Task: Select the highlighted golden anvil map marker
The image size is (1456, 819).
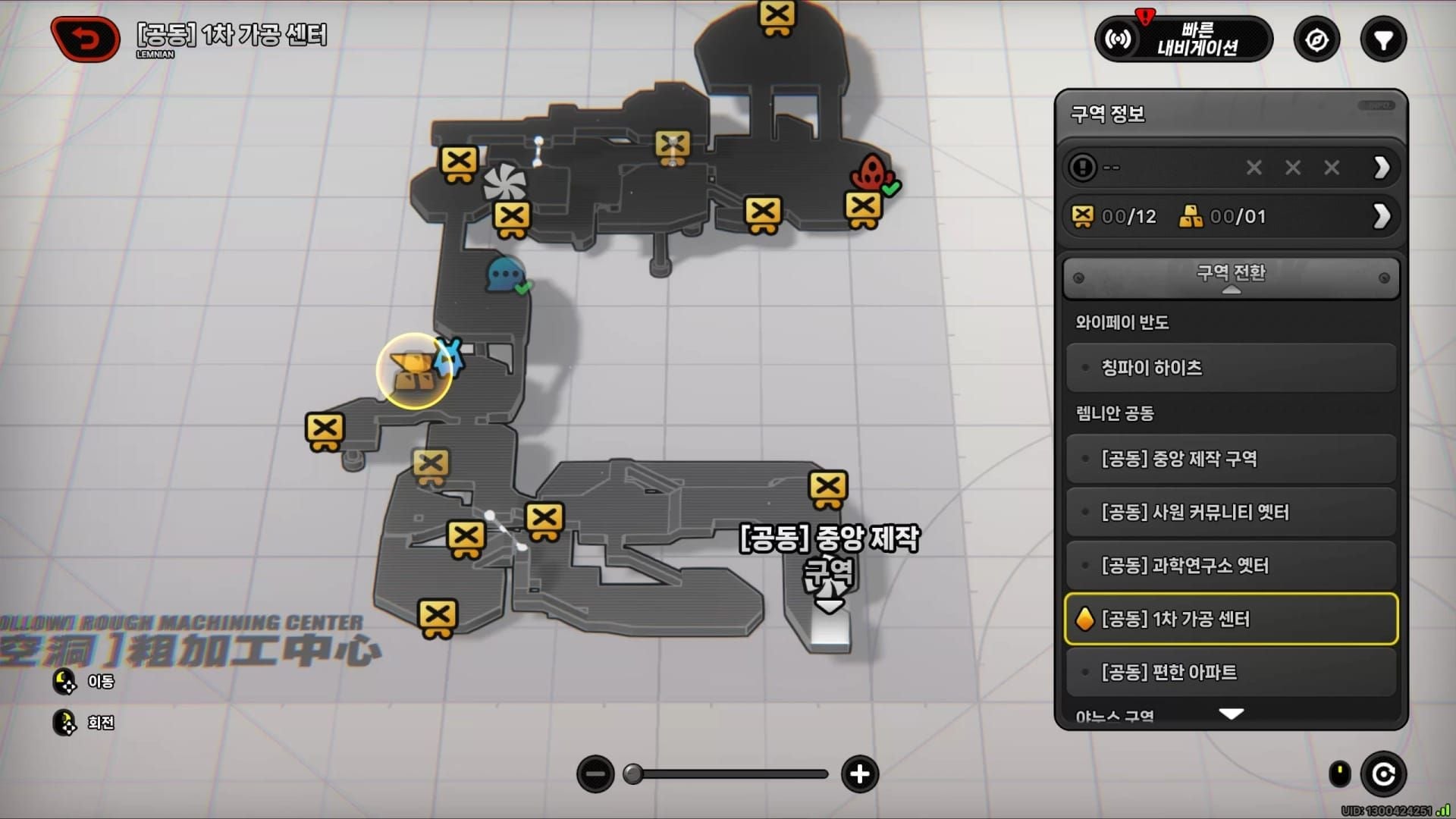Action: click(414, 372)
